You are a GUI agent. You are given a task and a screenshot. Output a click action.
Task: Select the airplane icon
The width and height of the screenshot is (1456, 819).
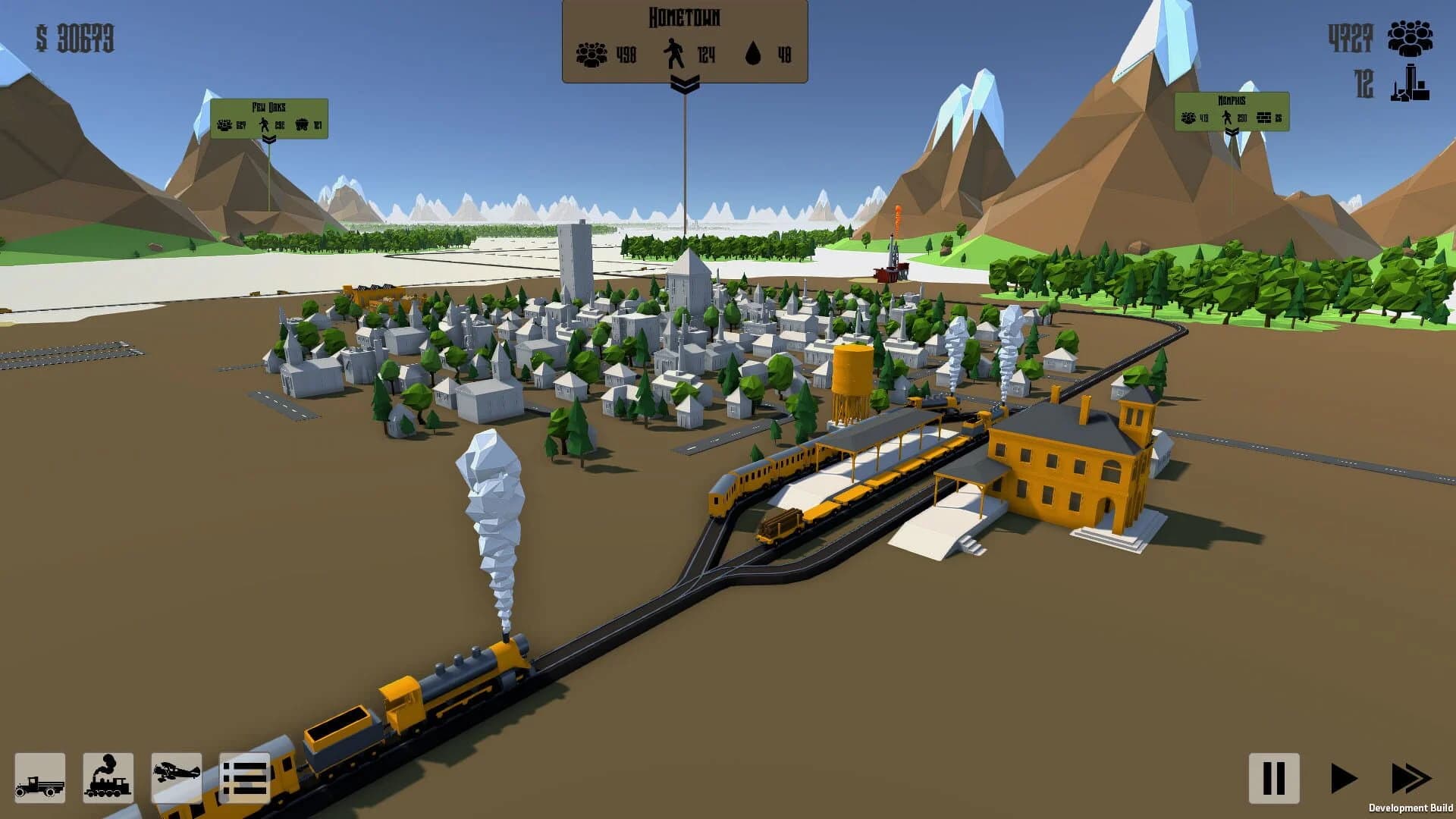pyautogui.click(x=178, y=778)
